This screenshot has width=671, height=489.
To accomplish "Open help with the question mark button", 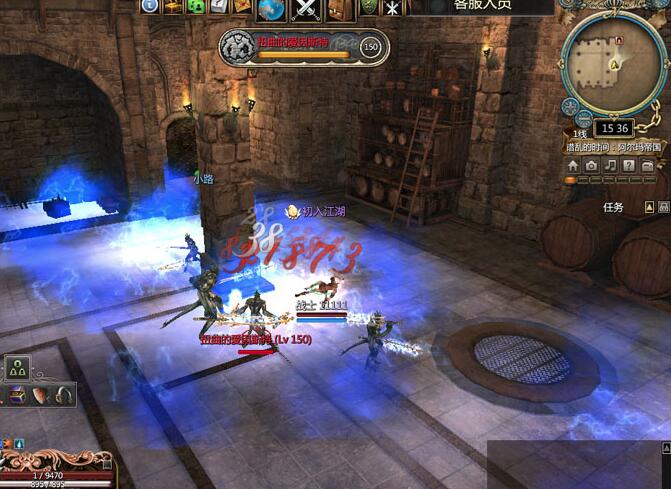I will coord(627,165).
